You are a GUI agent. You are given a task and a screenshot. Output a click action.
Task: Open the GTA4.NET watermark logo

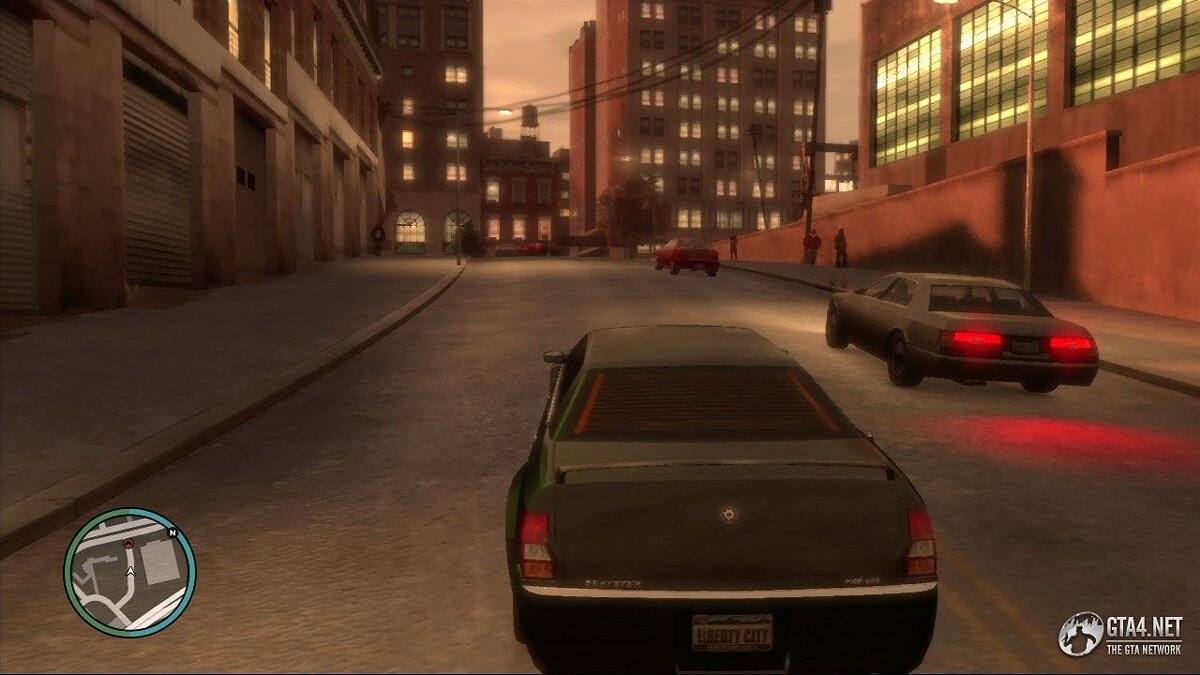click(1121, 634)
